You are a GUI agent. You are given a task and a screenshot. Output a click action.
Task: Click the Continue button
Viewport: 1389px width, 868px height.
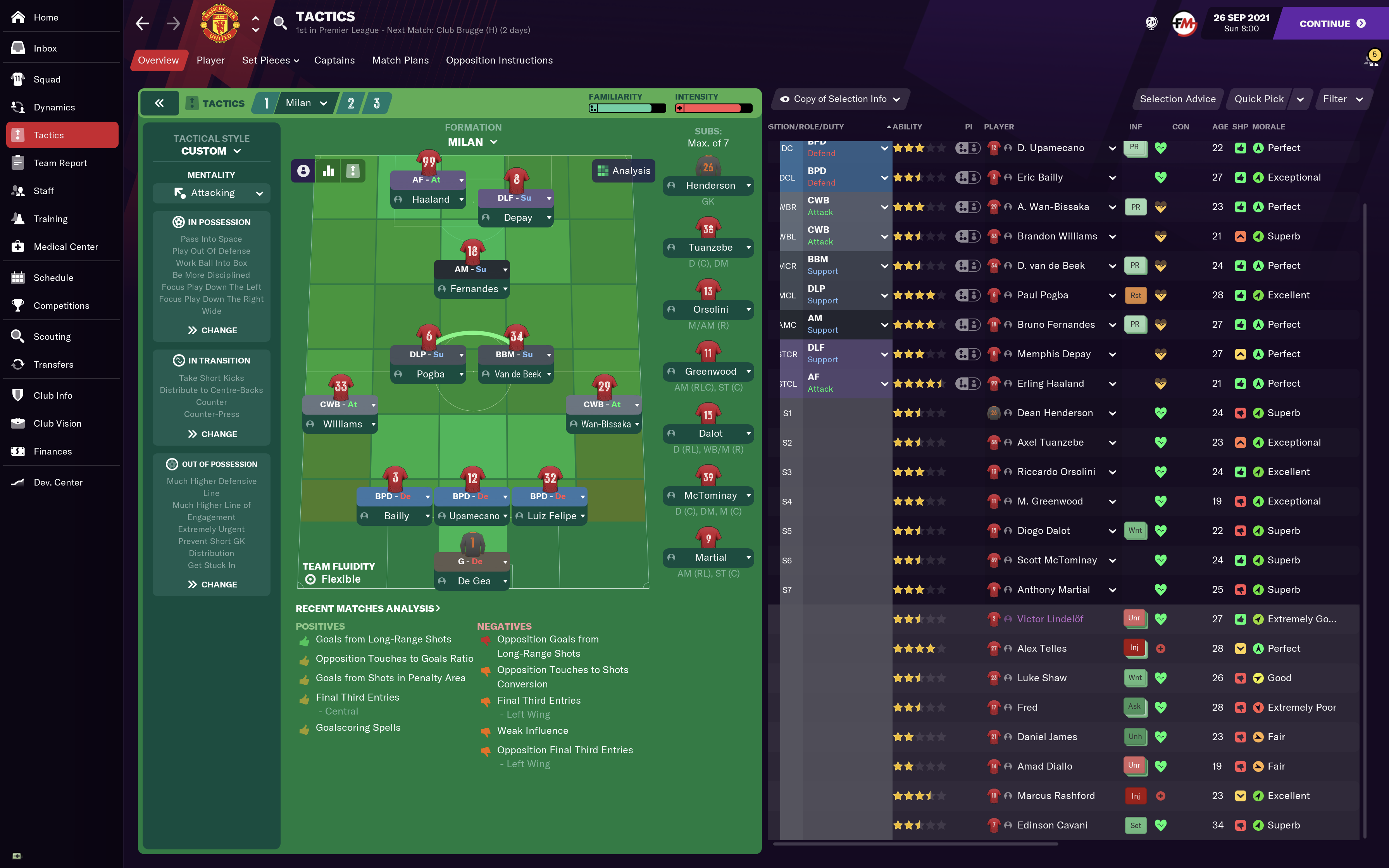(1332, 24)
